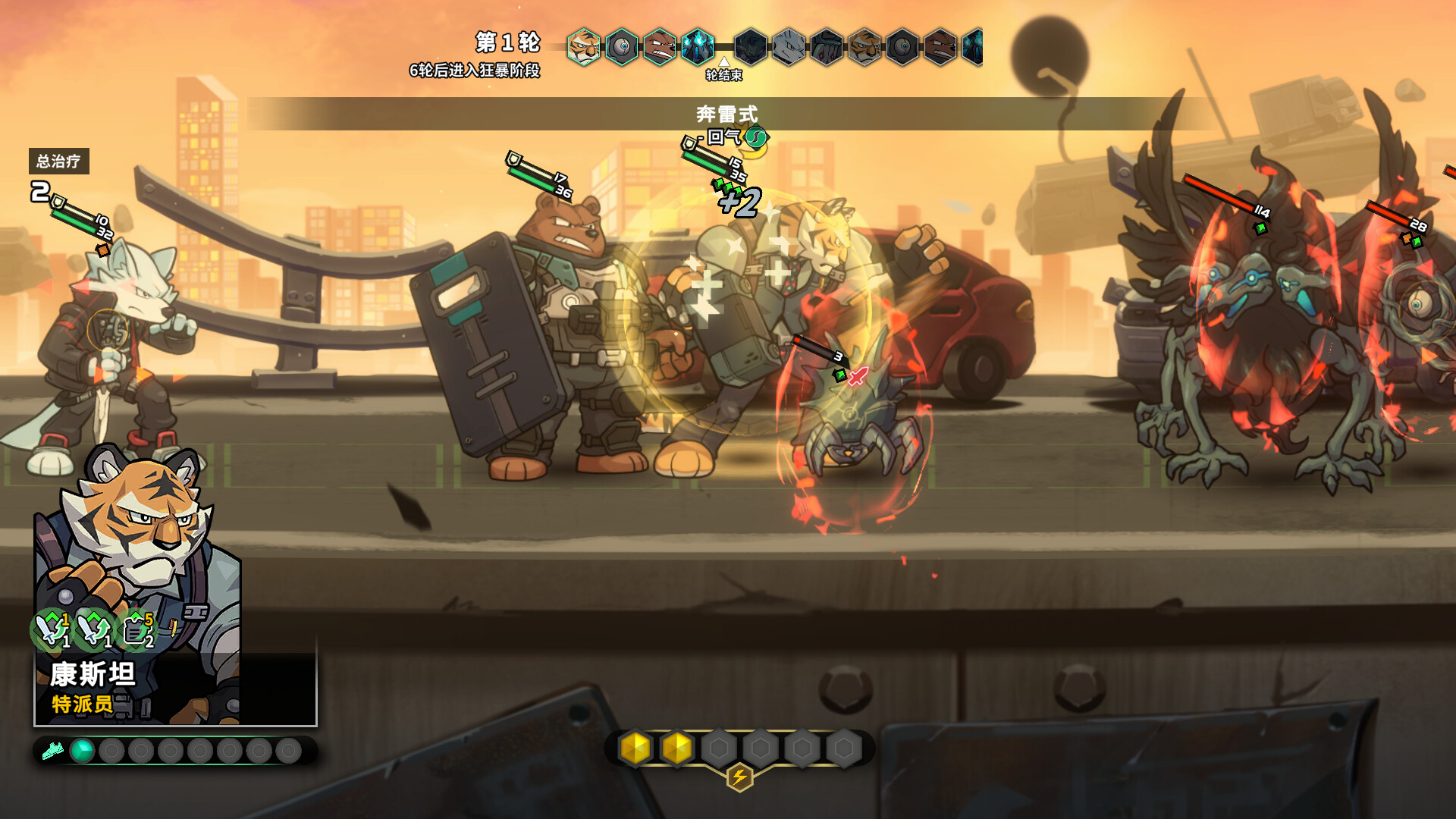This screenshot has width=1456, height=819.
Task: Click the lightning bolt energy icon
Action: click(739, 777)
